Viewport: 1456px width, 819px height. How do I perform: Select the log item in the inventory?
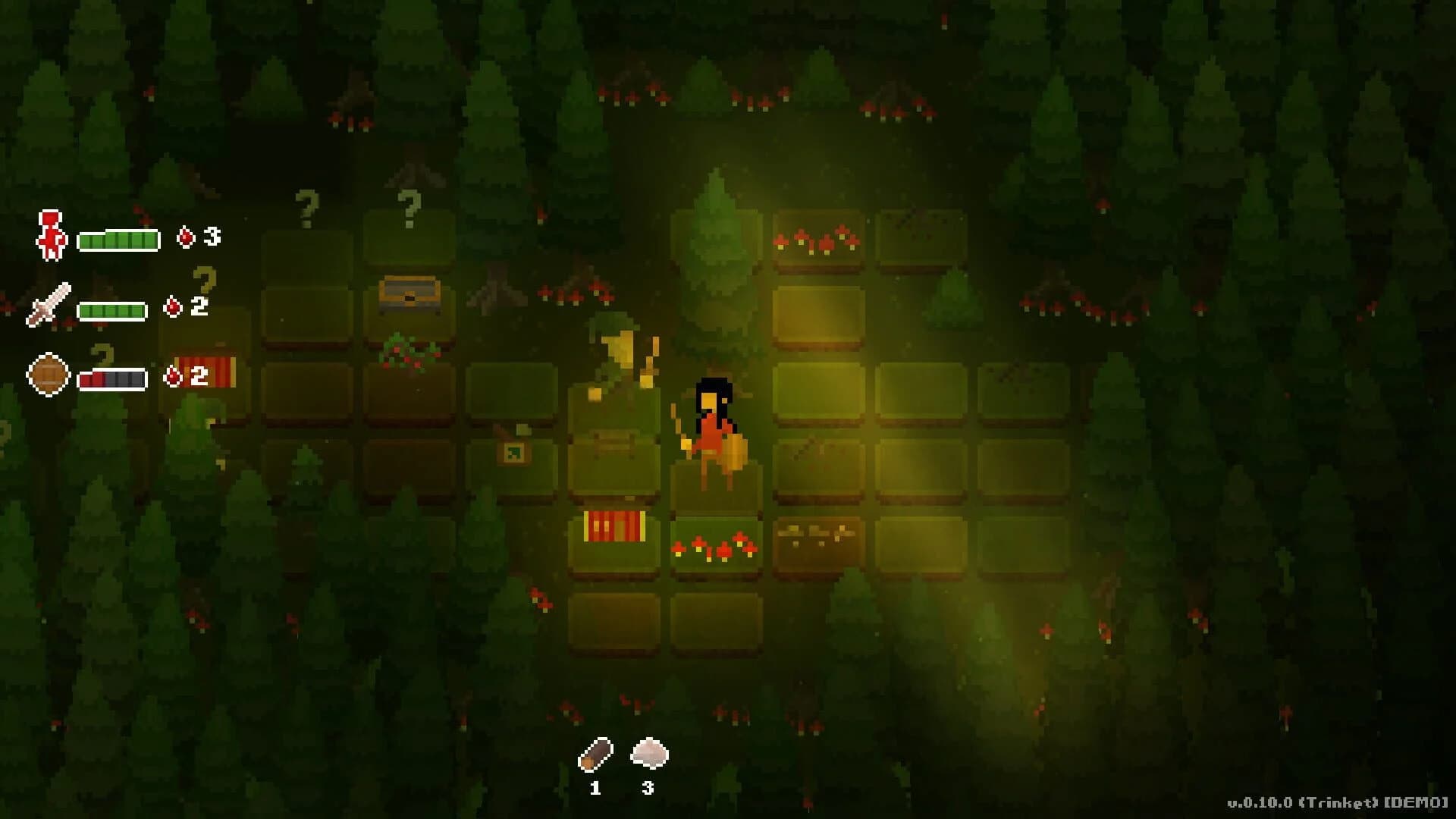[596, 755]
